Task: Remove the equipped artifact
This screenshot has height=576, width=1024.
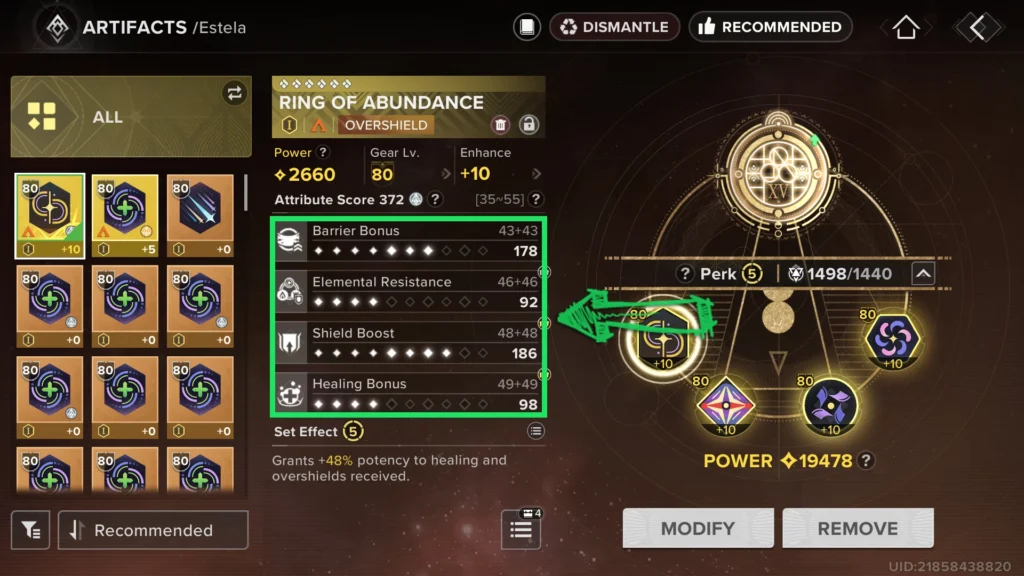Action: pyautogui.click(x=857, y=528)
